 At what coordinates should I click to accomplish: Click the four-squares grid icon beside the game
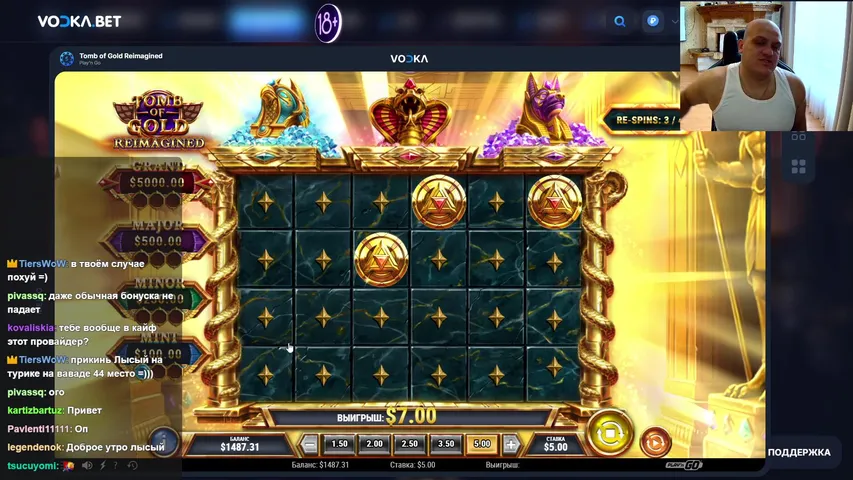click(798, 166)
